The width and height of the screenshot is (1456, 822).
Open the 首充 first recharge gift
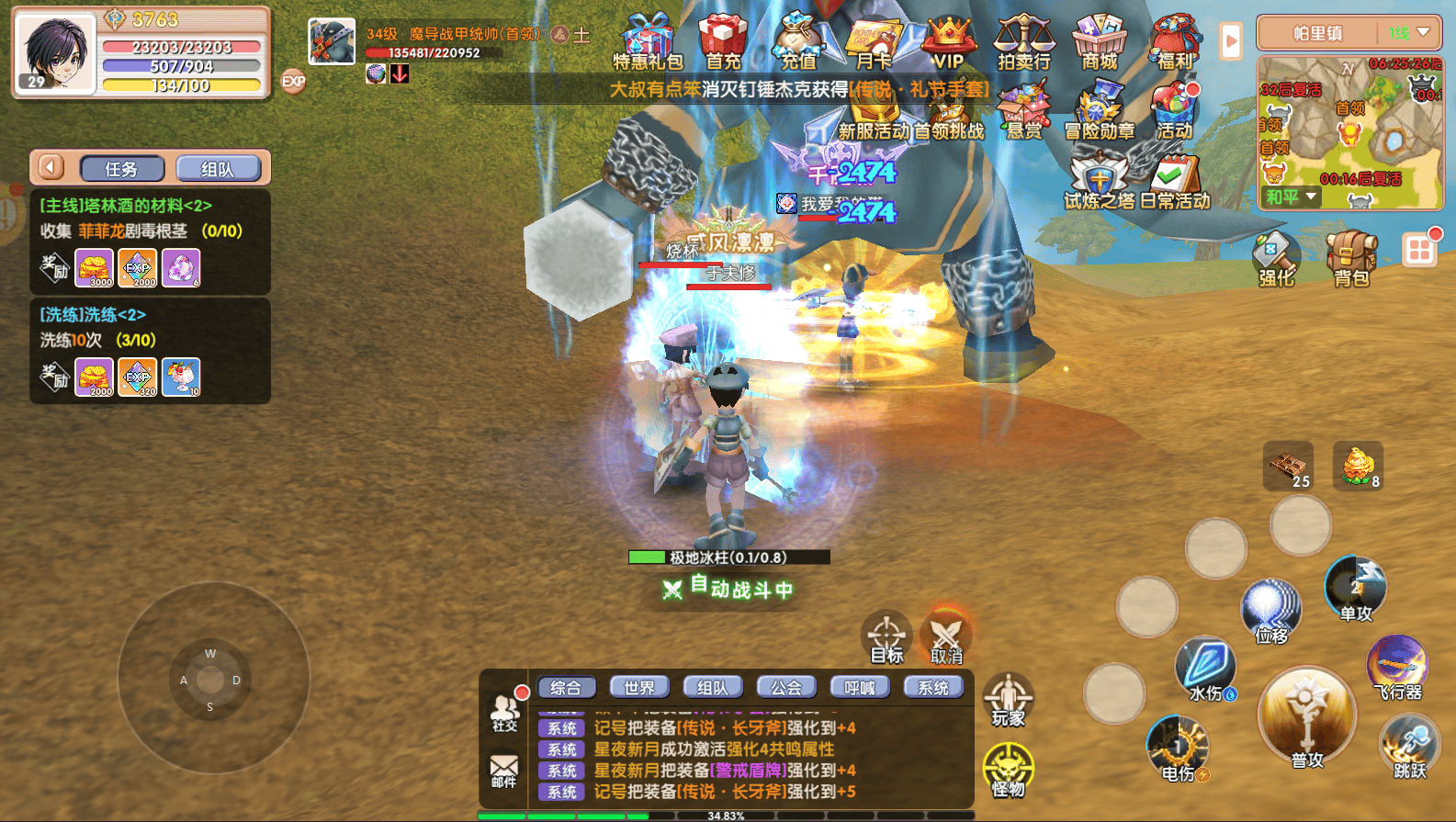(x=723, y=41)
